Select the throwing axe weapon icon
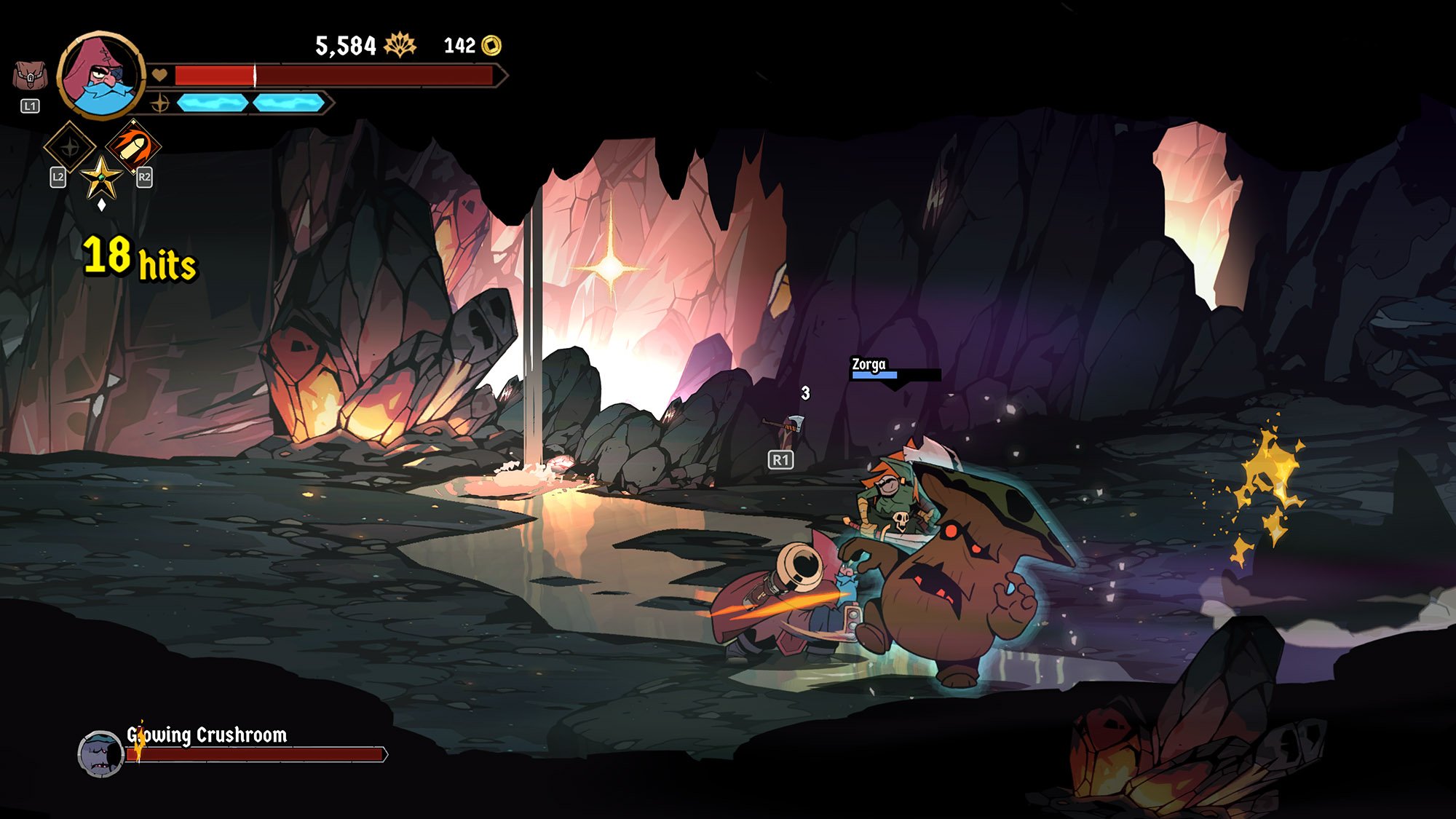 (786, 428)
